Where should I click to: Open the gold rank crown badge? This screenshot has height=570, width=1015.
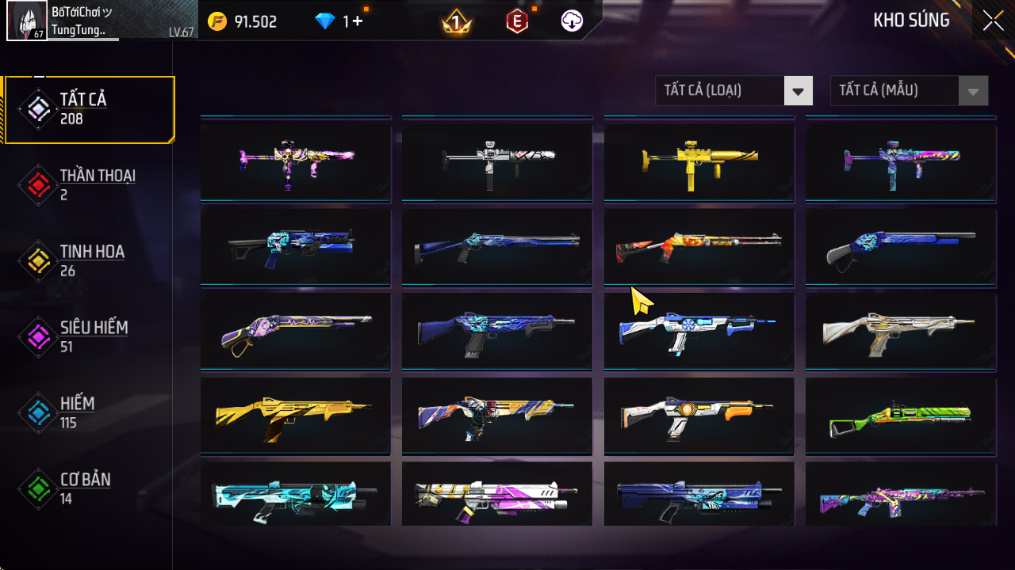(457, 21)
